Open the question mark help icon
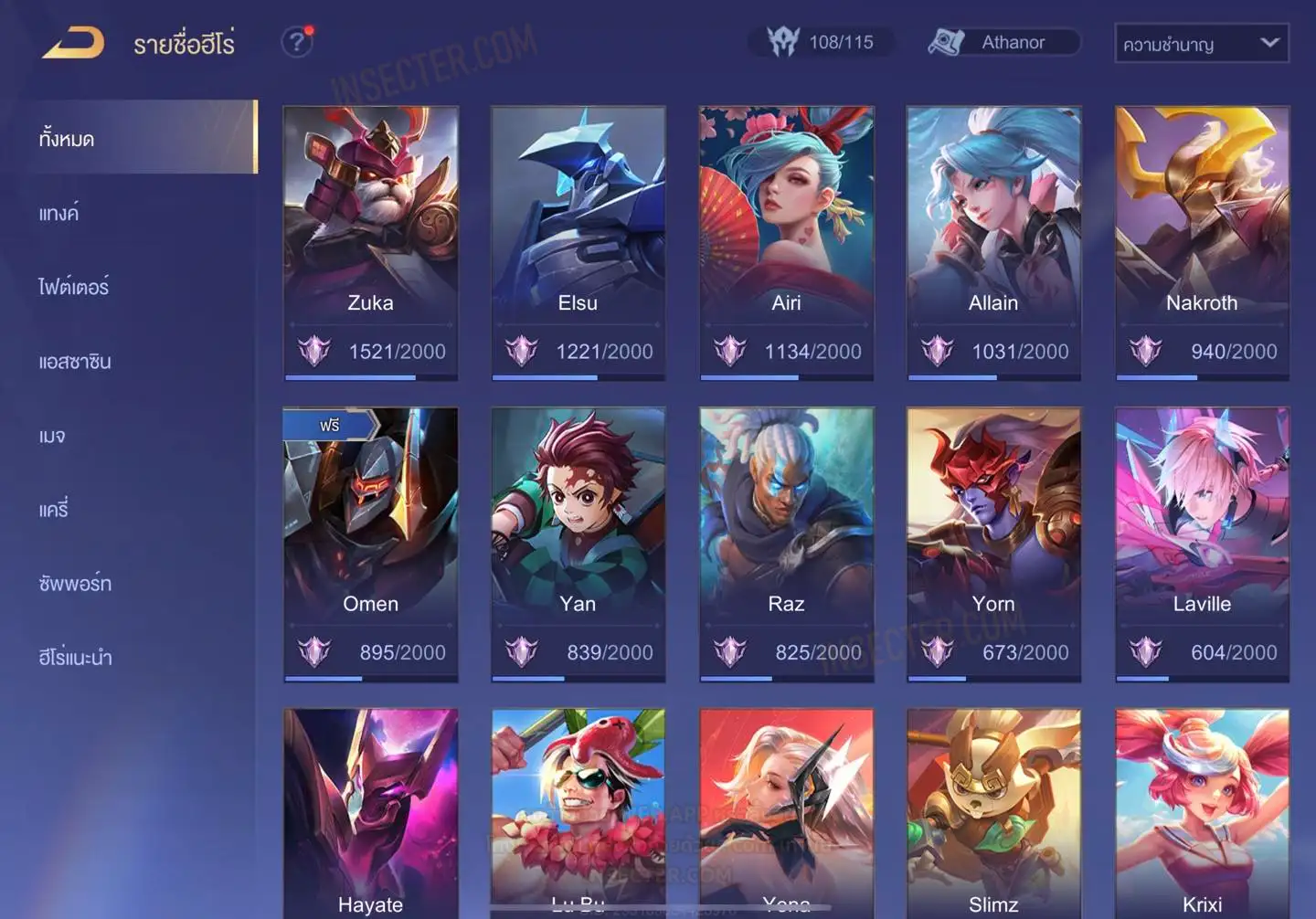 pos(296,42)
